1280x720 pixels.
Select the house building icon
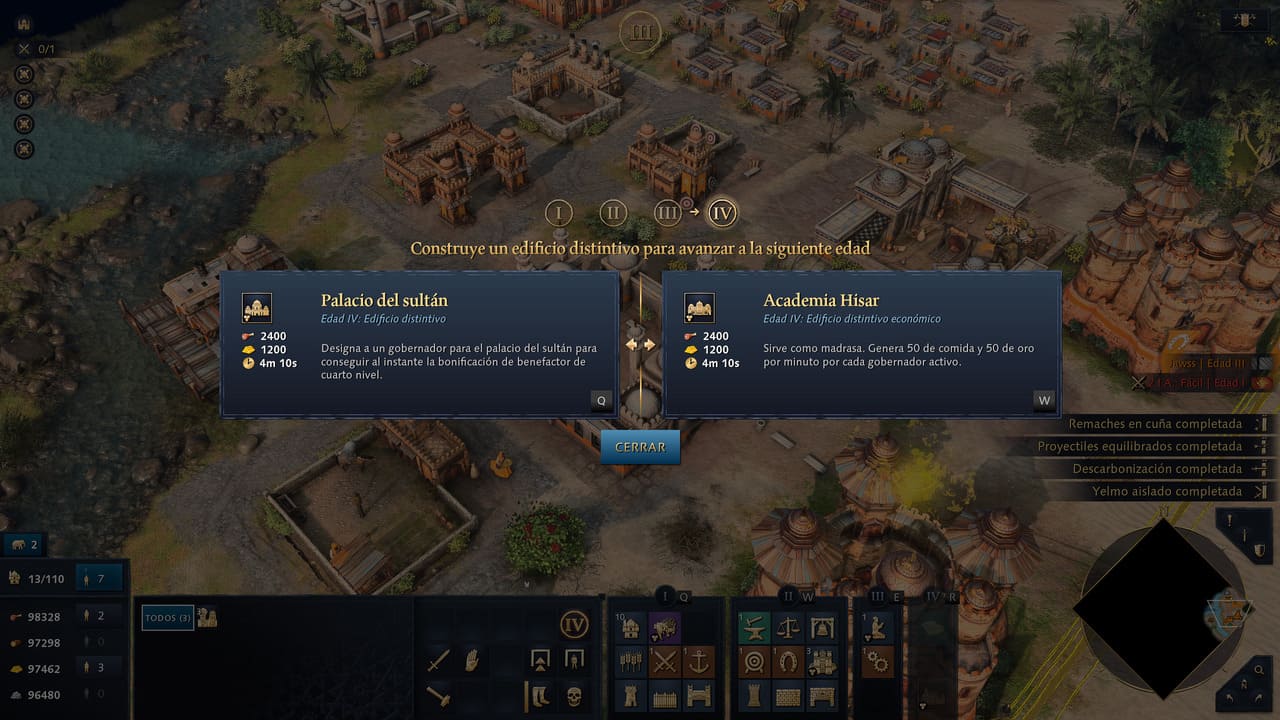coord(631,628)
